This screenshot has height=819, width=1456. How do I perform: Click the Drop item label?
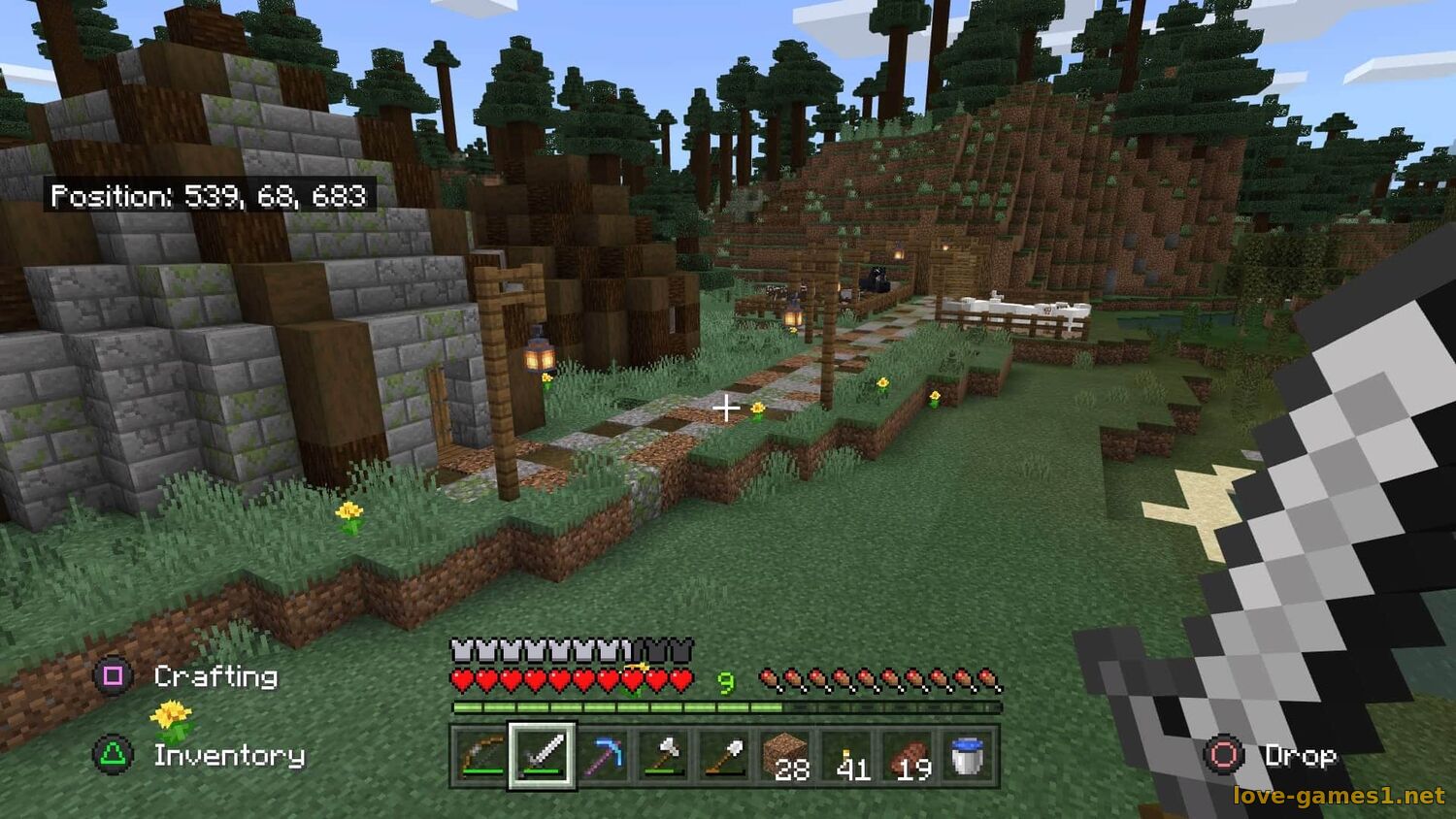pyautogui.click(x=1300, y=755)
